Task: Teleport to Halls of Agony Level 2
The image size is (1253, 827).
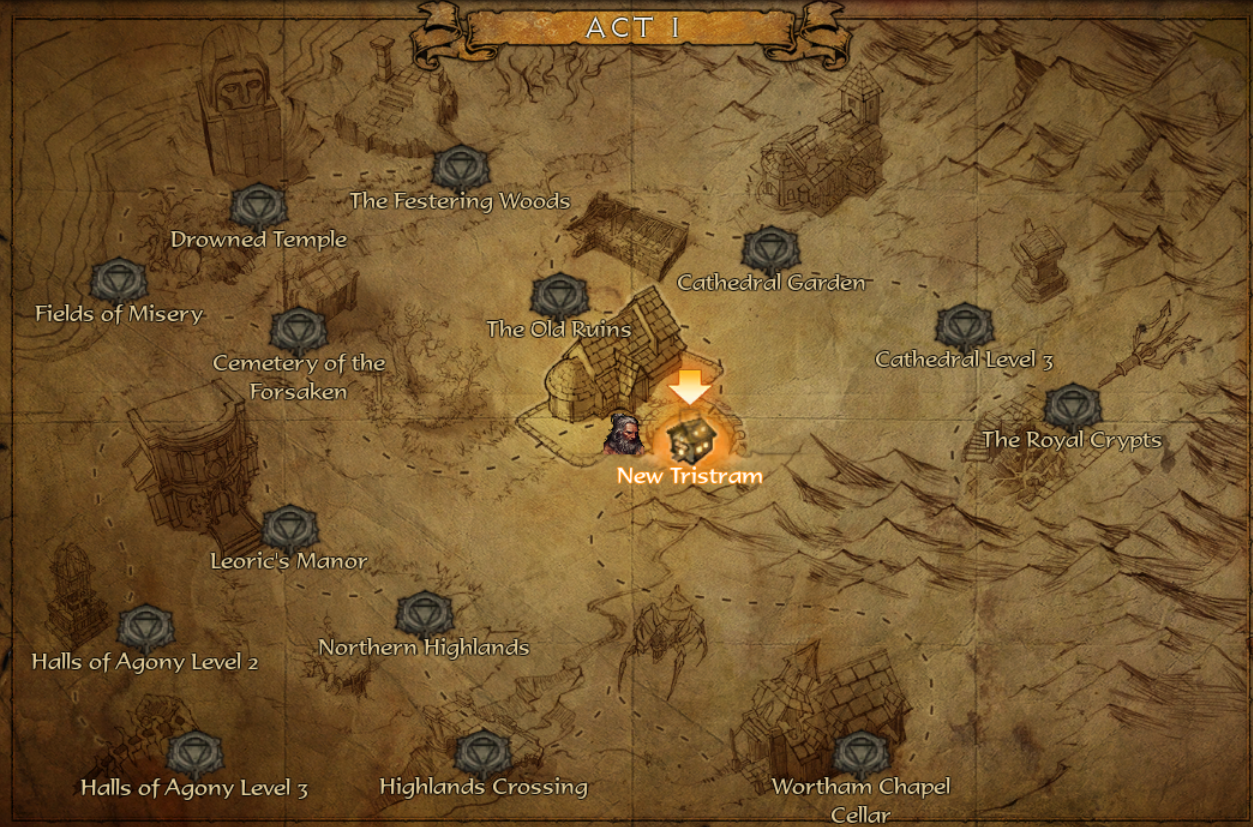Action: point(146,629)
